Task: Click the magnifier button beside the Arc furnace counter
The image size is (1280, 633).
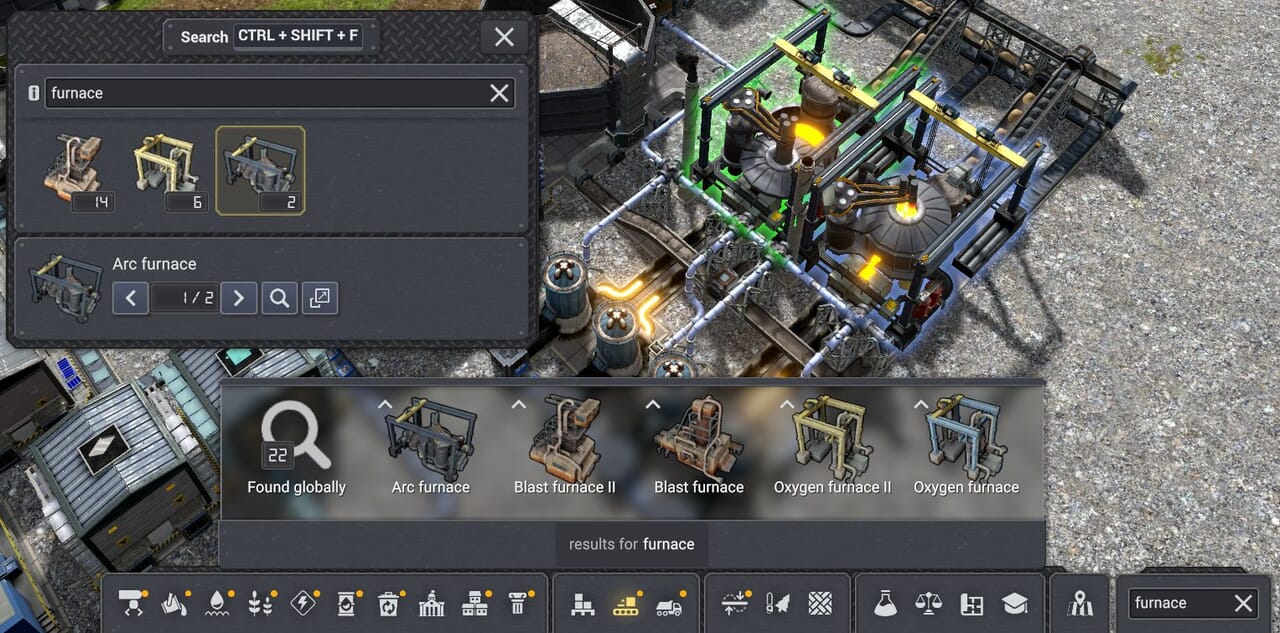Action: (280, 297)
